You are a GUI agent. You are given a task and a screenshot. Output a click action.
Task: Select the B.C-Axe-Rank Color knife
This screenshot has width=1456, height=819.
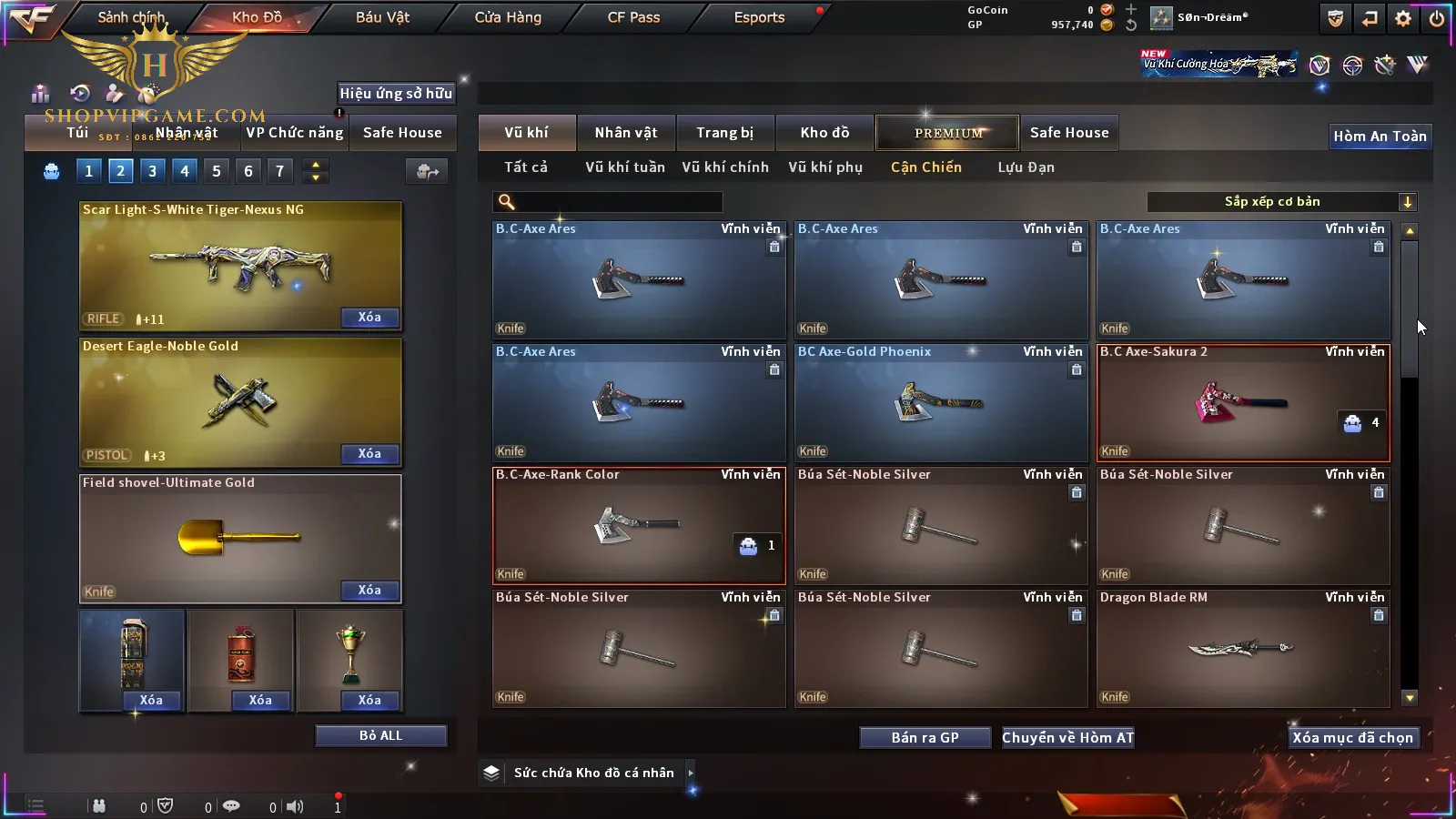[639, 526]
